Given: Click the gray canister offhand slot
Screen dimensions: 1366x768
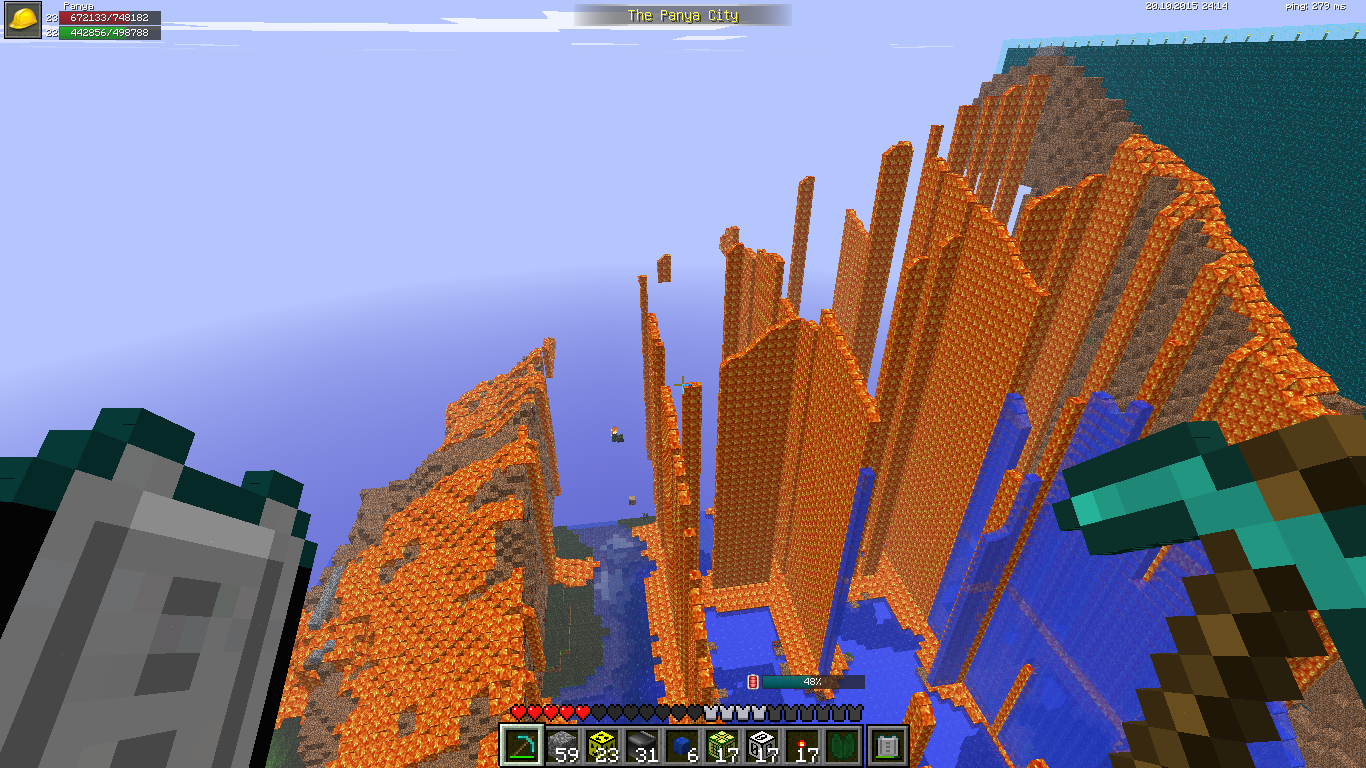Looking at the screenshot, I should [x=889, y=746].
